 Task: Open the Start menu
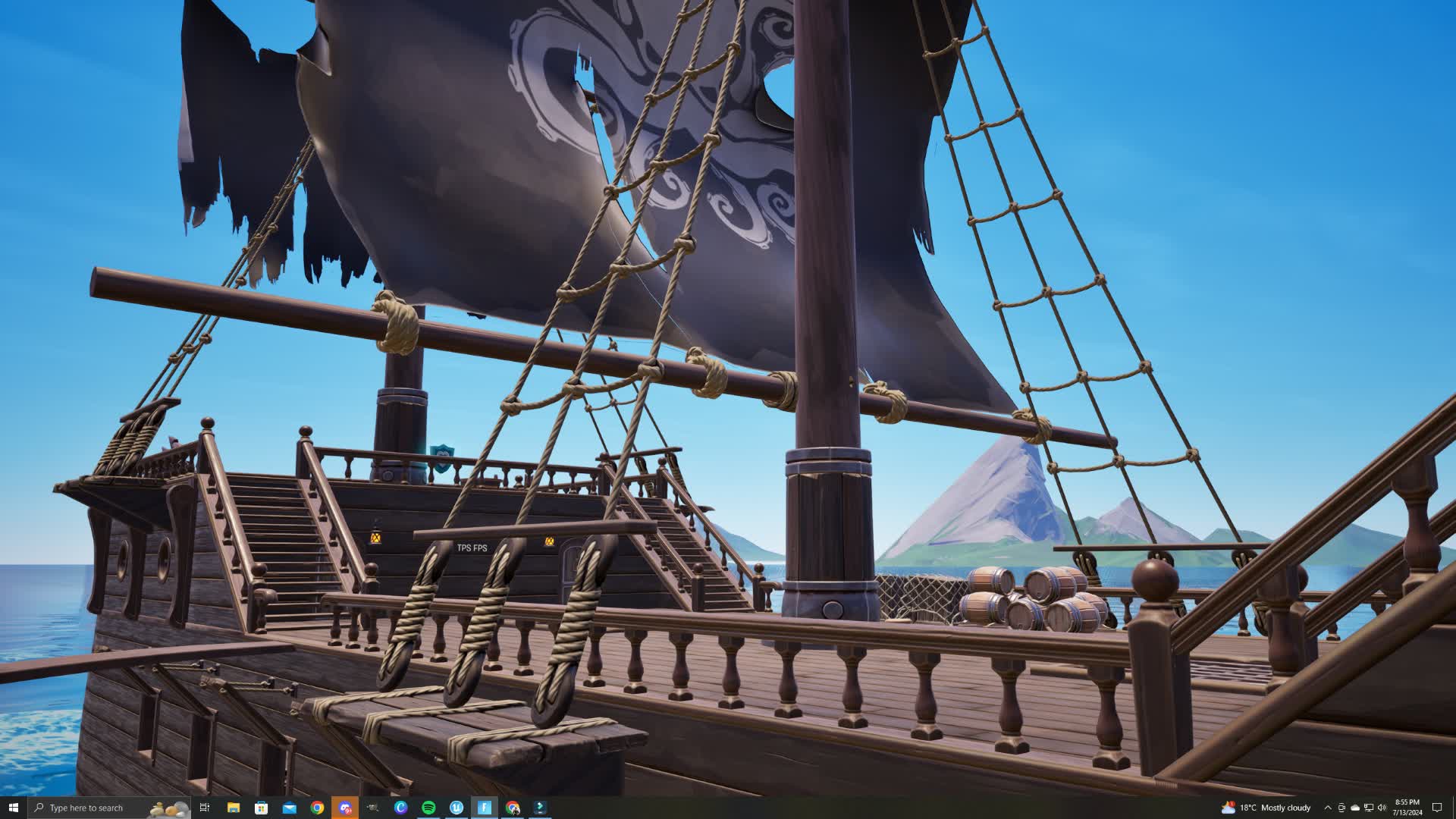click(x=14, y=808)
